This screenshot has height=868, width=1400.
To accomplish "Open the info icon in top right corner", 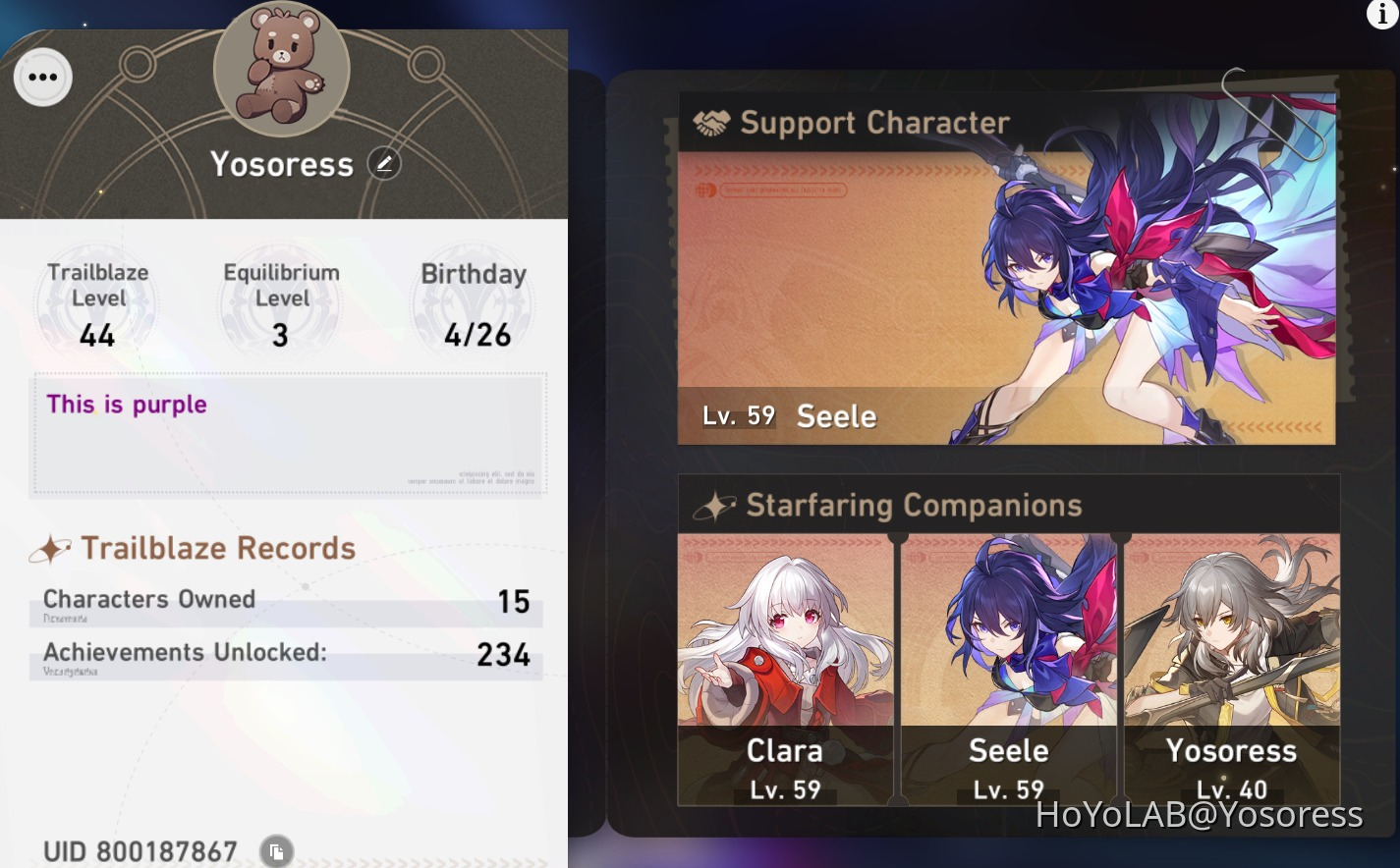I will click(1381, 15).
